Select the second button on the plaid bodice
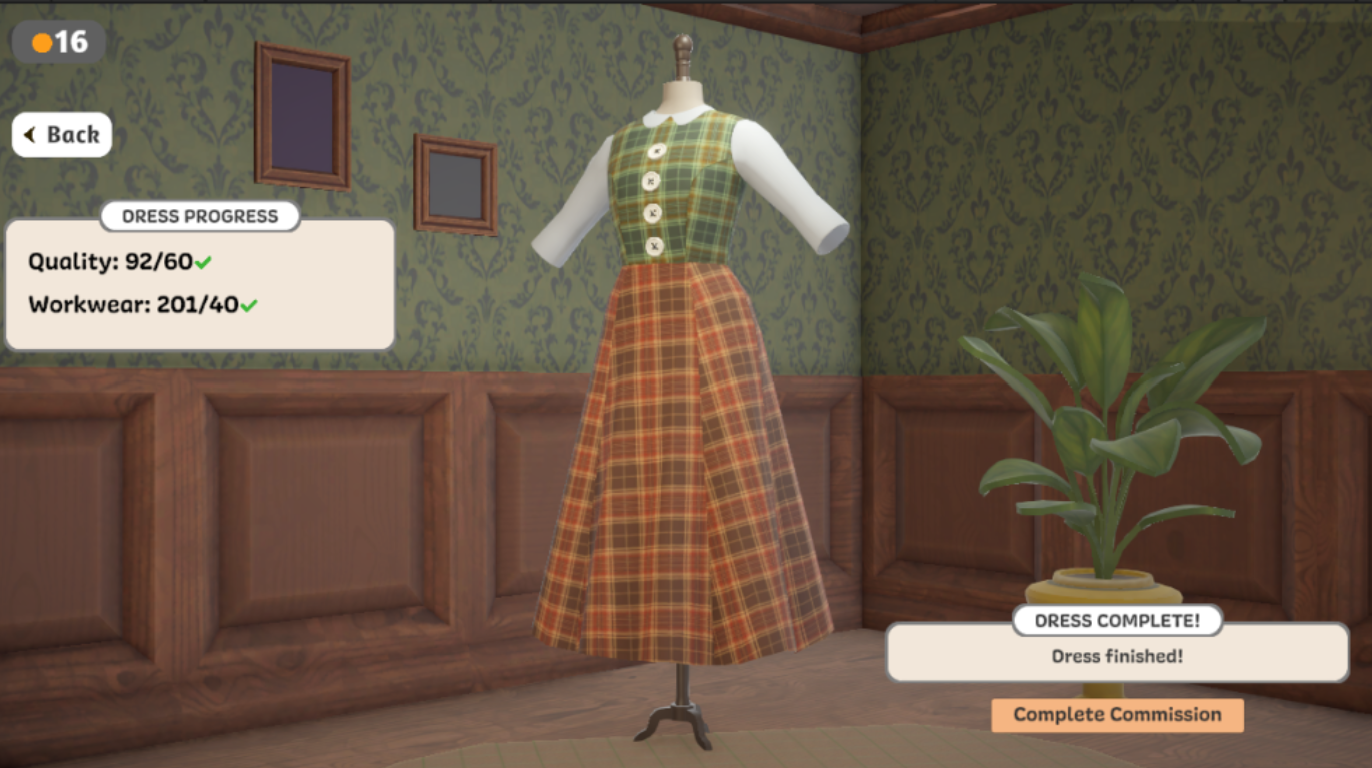1372x768 pixels. [x=651, y=182]
